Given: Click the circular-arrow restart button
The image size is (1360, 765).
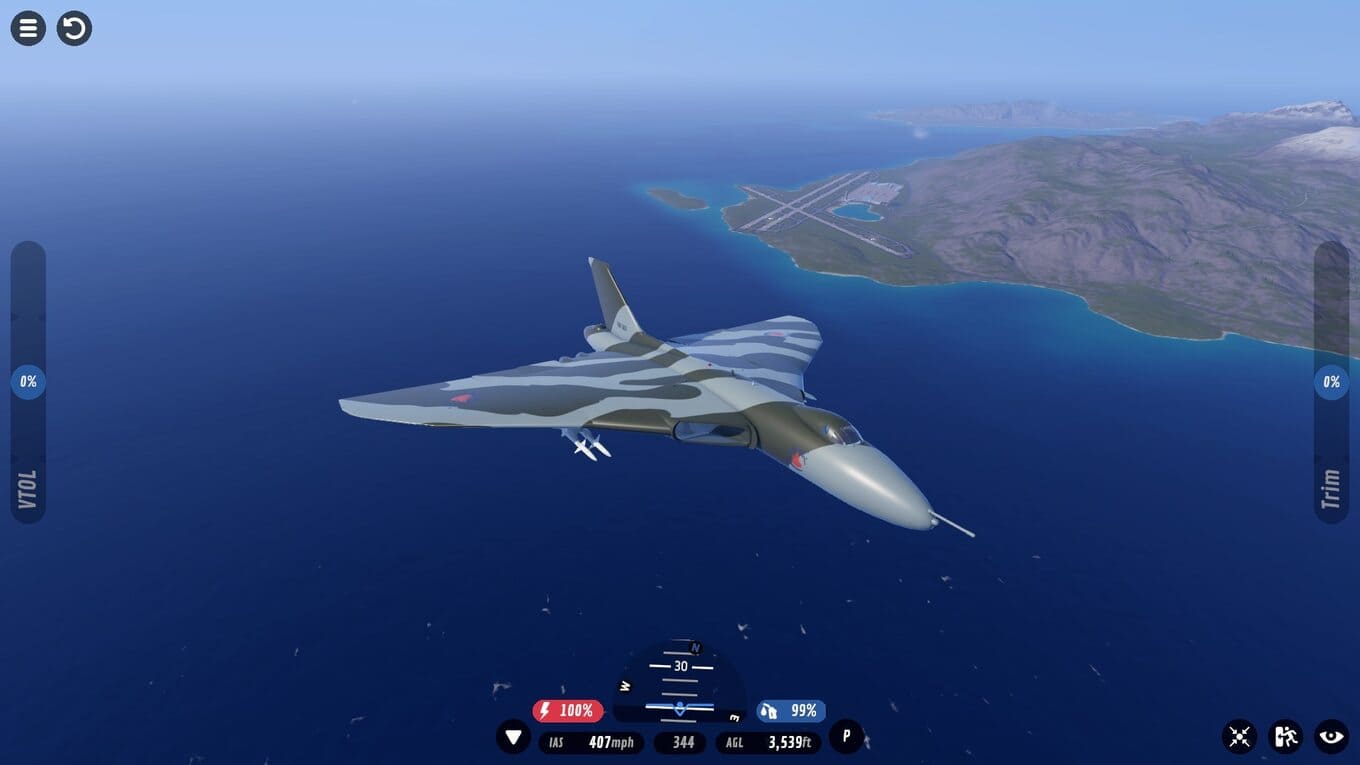Looking at the screenshot, I should 74,28.
